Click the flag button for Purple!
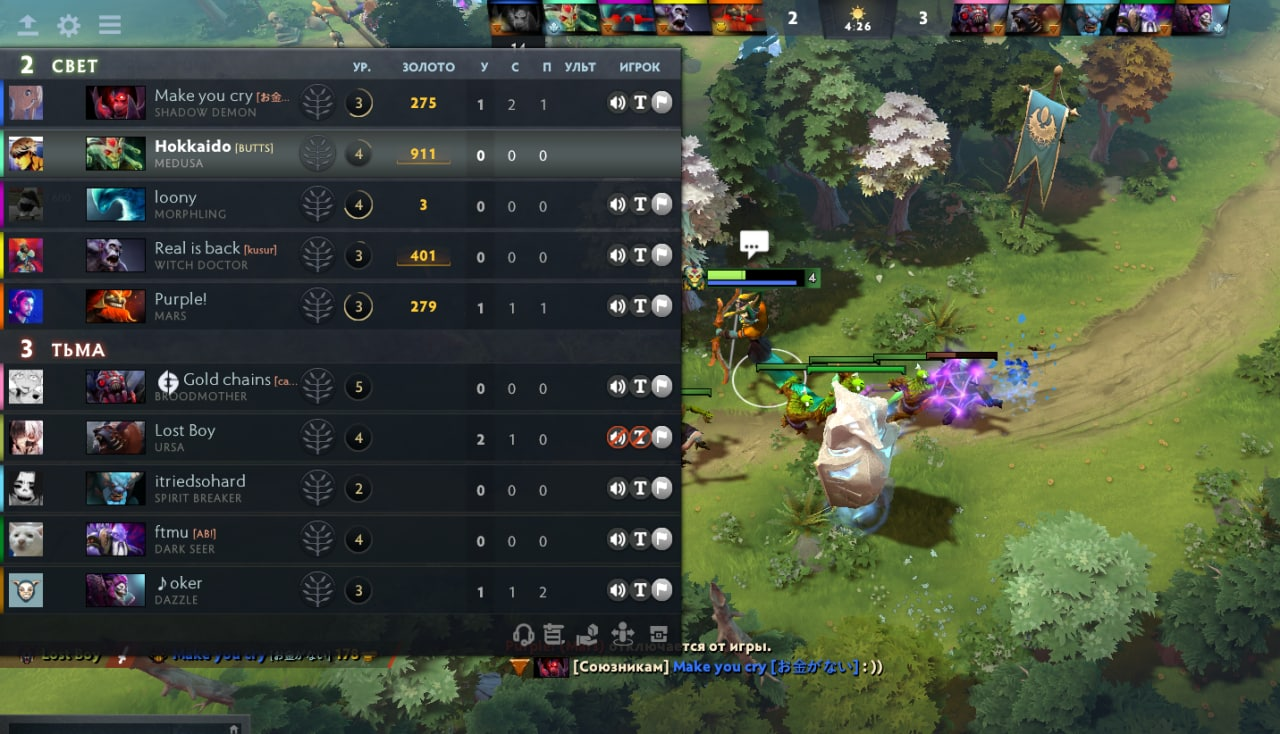Screen dimensions: 1280x734 point(662,307)
